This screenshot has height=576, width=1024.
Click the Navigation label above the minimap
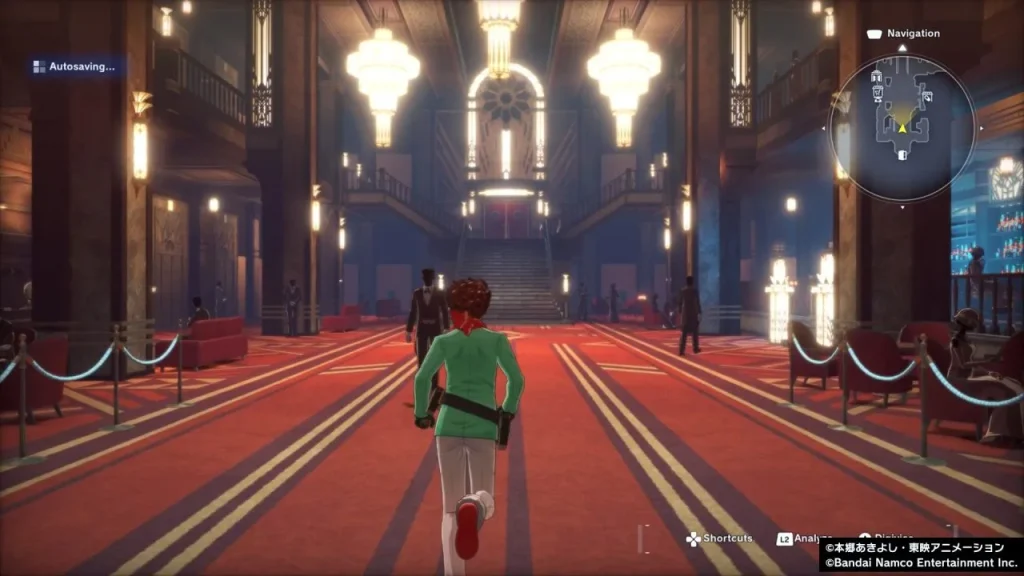914,33
